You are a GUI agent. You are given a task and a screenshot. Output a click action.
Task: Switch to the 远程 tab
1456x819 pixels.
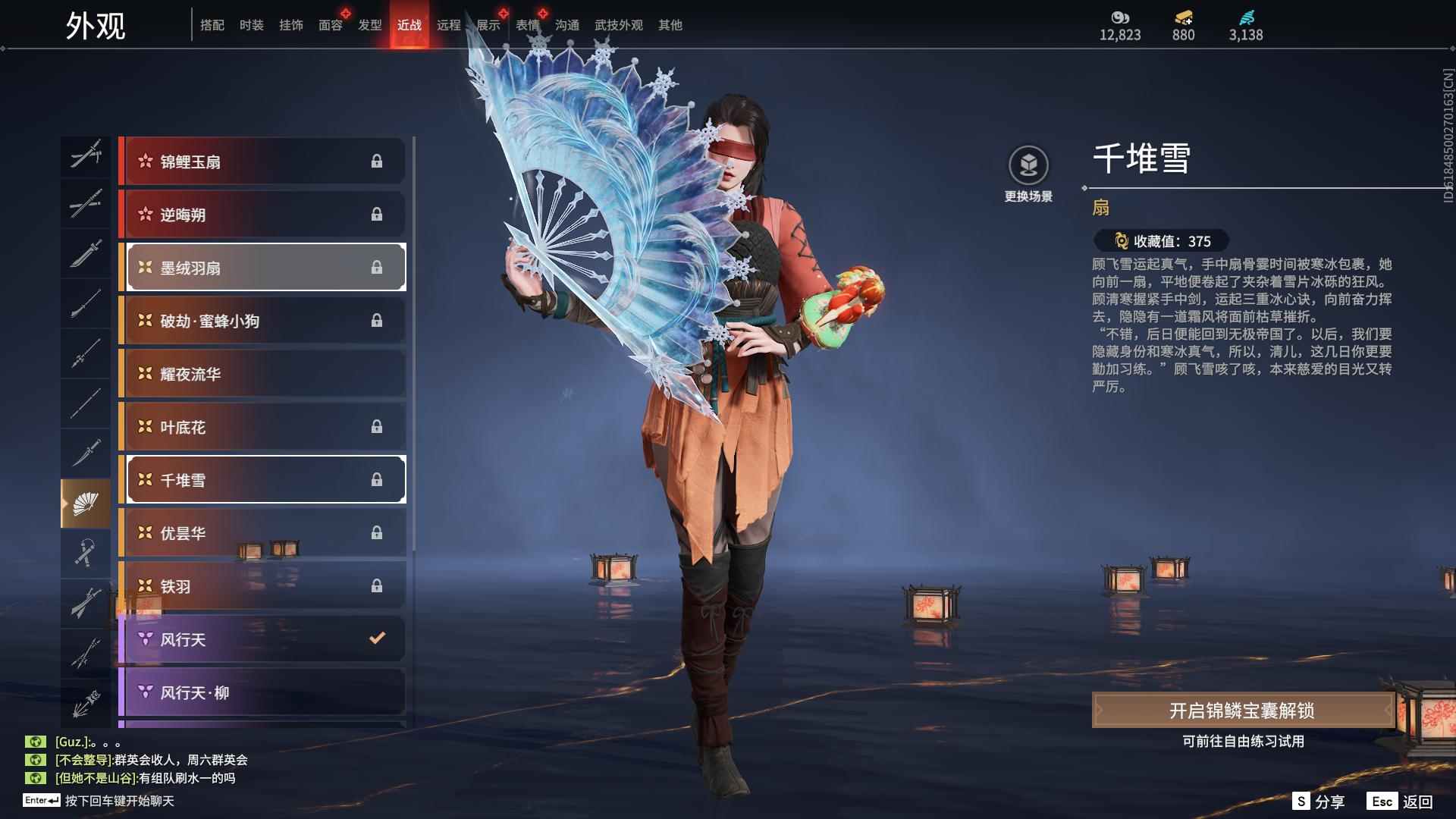449,24
